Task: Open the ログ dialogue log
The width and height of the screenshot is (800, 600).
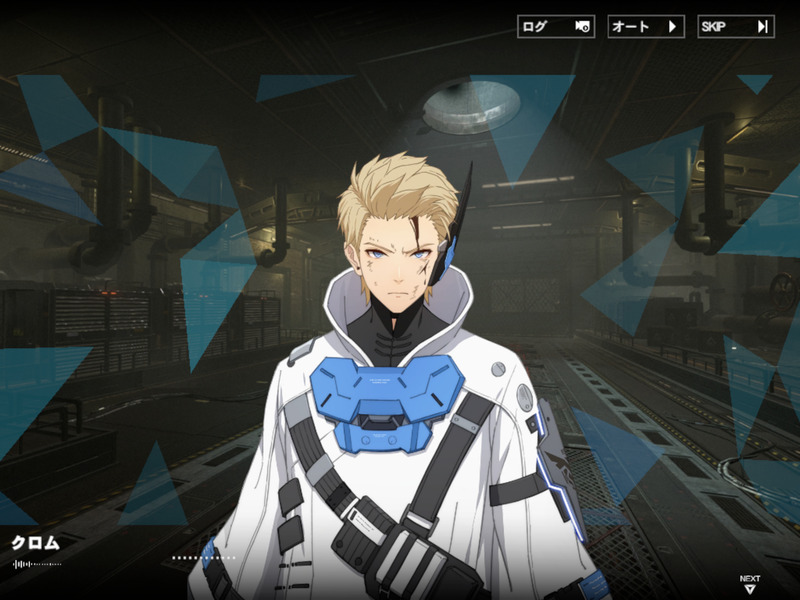Action: pyautogui.click(x=556, y=27)
